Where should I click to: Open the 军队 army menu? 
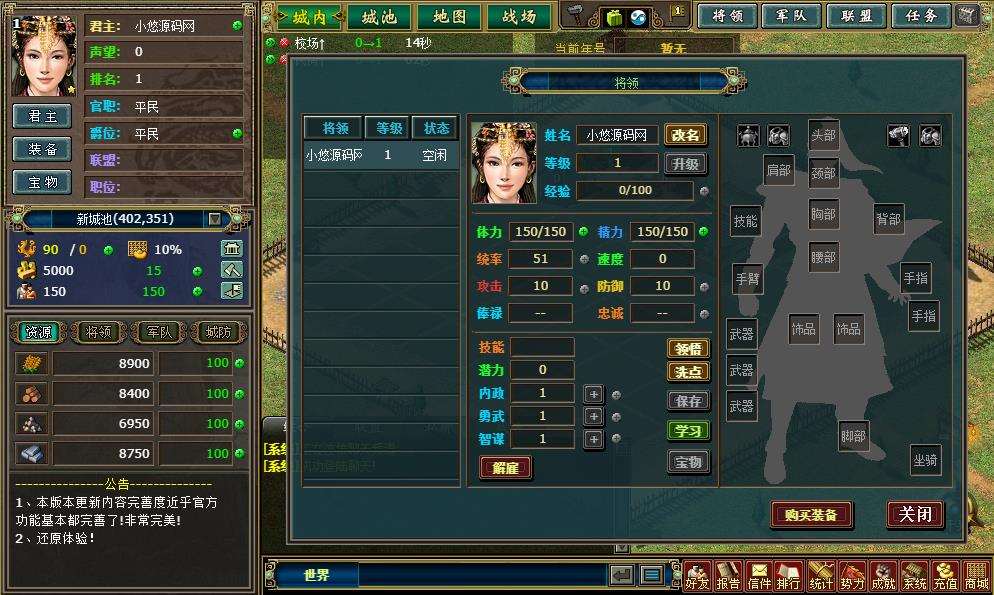pos(791,16)
